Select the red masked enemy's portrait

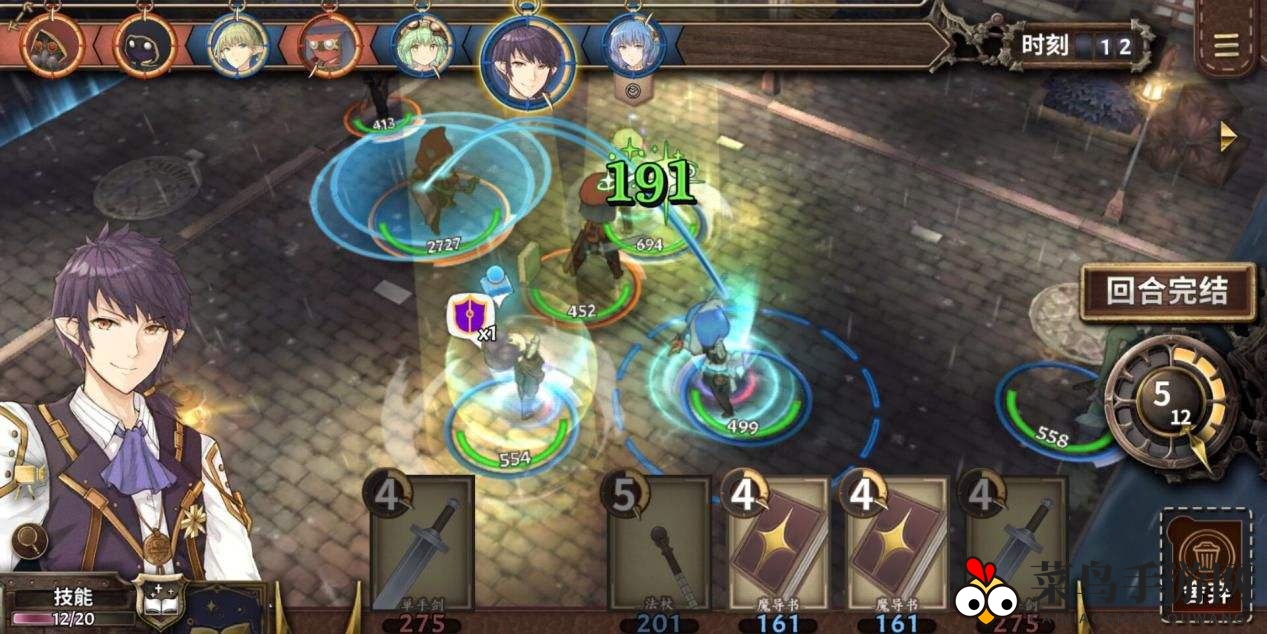330,46
